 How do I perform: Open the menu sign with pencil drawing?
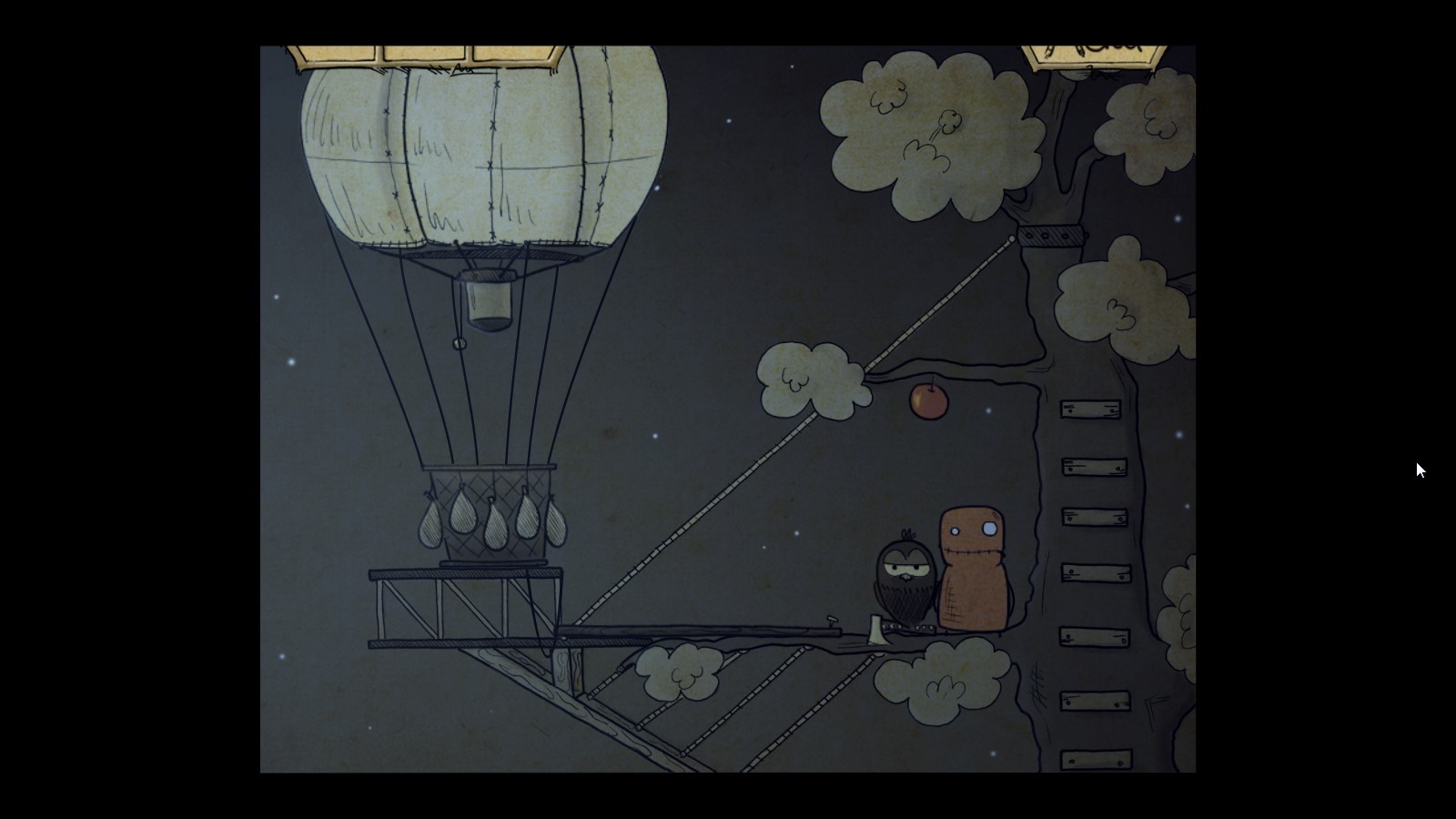click(1095, 55)
